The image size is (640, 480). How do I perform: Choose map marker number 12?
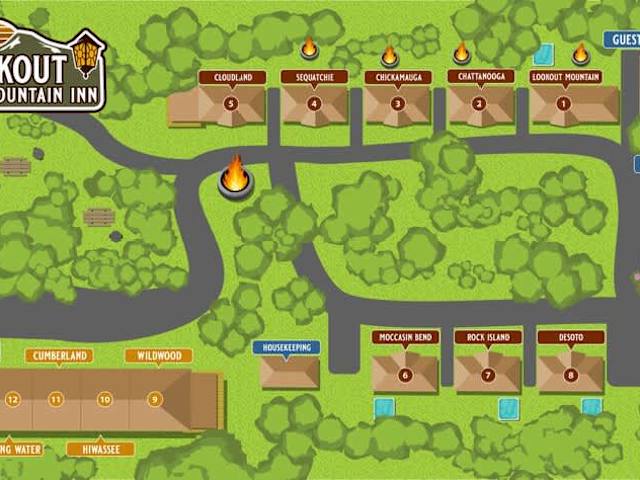pyautogui.click(x=12, y=400)
